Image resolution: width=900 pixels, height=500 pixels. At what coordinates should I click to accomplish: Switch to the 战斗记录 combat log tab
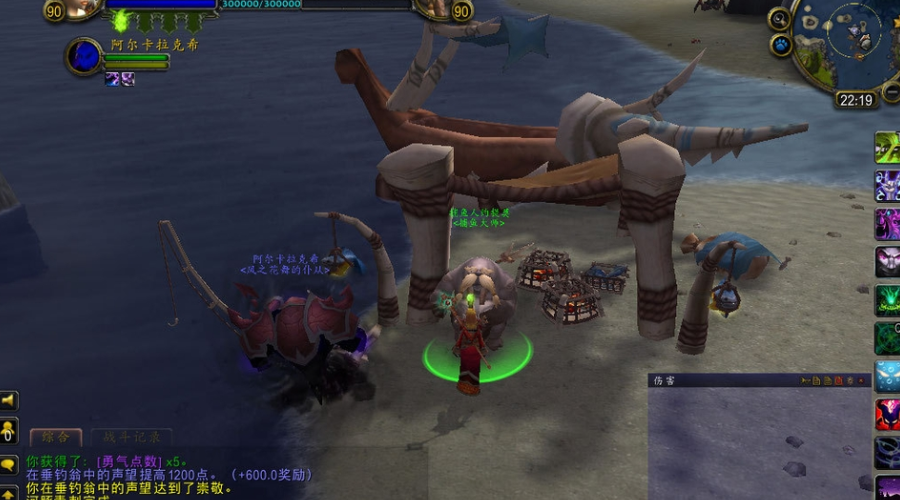point(131,437)
